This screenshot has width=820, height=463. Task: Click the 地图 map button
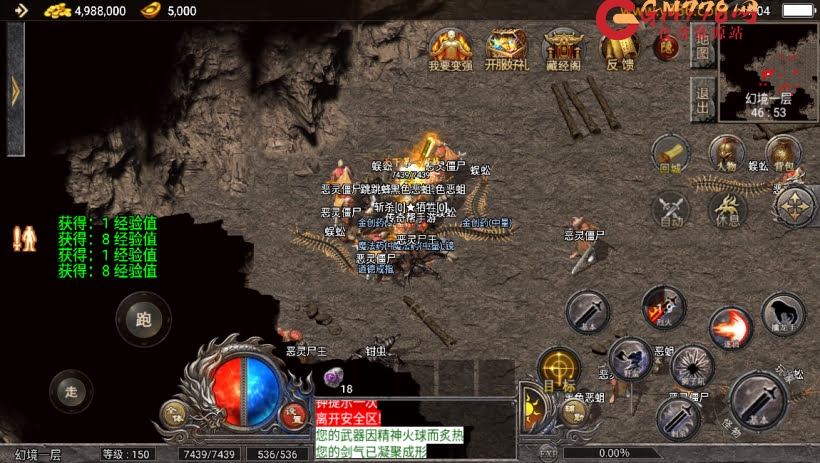(702, 52)
